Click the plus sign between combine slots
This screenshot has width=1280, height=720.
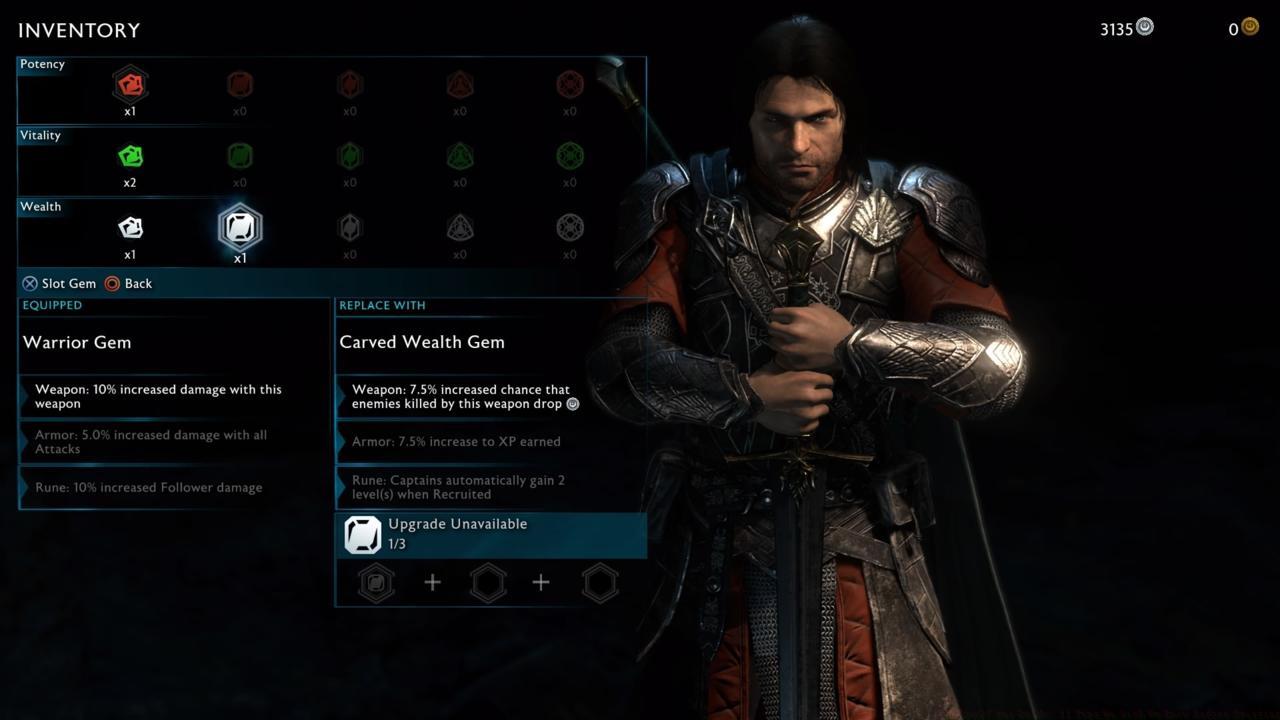(x=432, y=582)
